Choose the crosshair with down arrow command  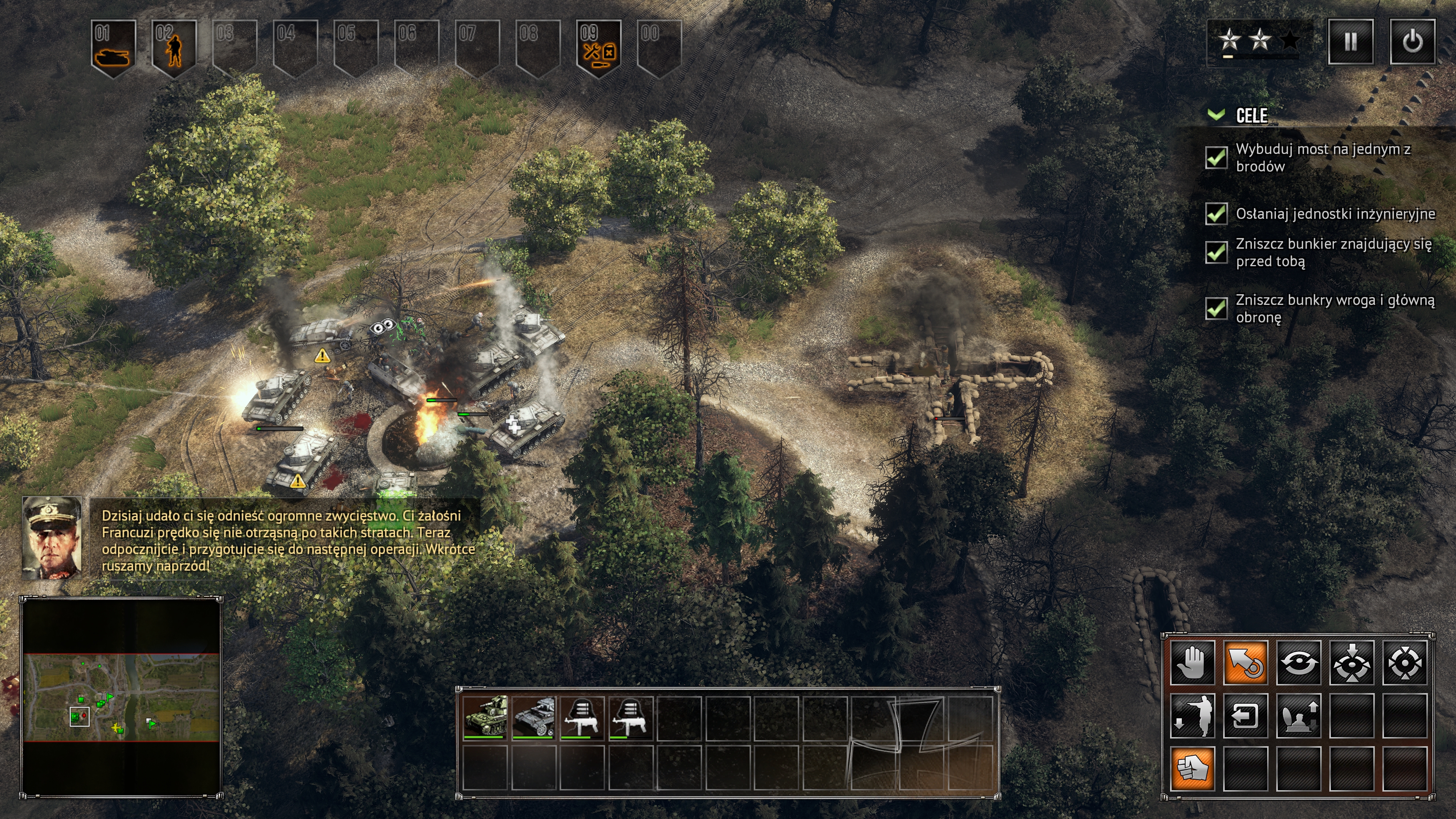(x=1351, y=662)
